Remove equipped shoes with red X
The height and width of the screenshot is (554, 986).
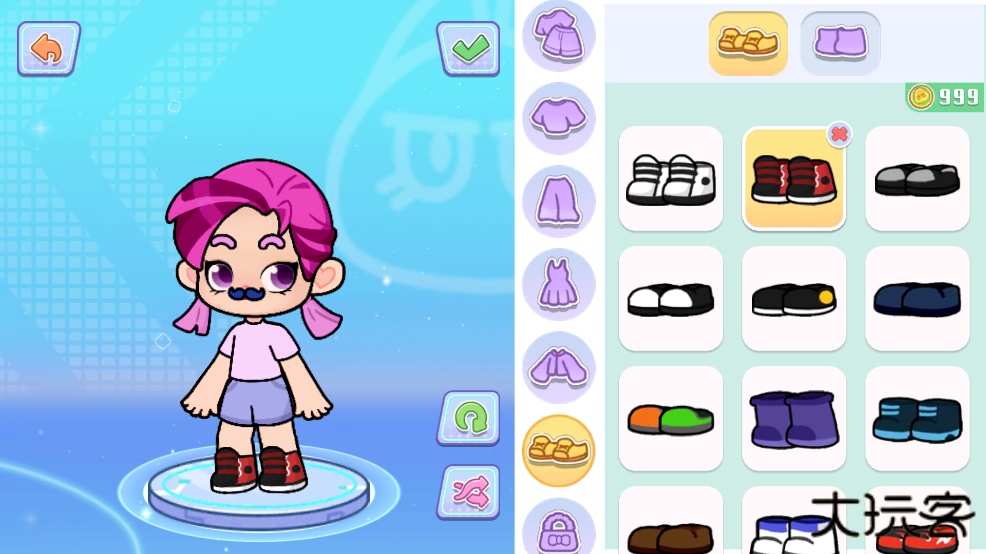[x=840, y=133]
